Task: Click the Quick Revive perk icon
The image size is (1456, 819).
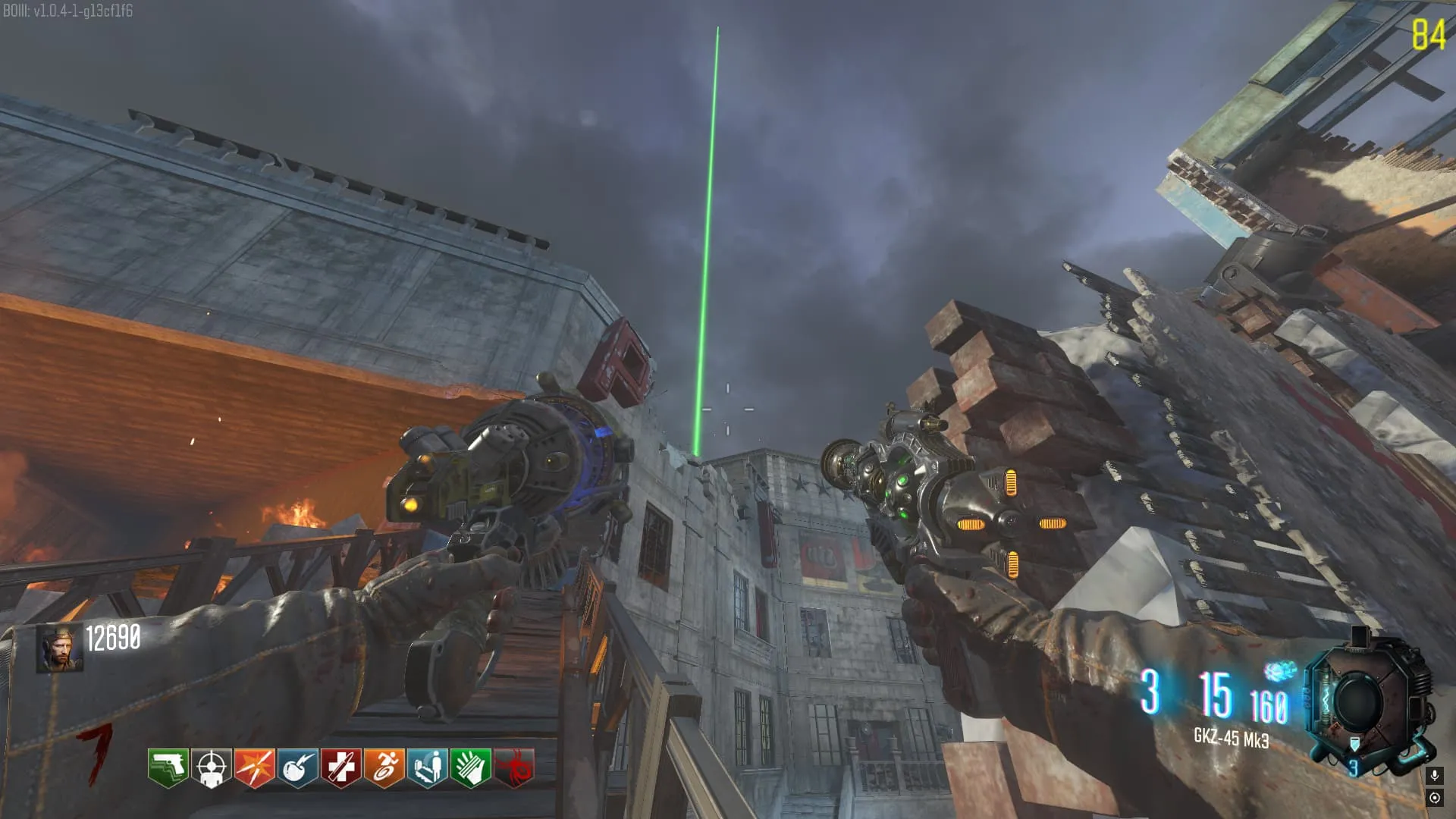Action: (x=427, y=767)
